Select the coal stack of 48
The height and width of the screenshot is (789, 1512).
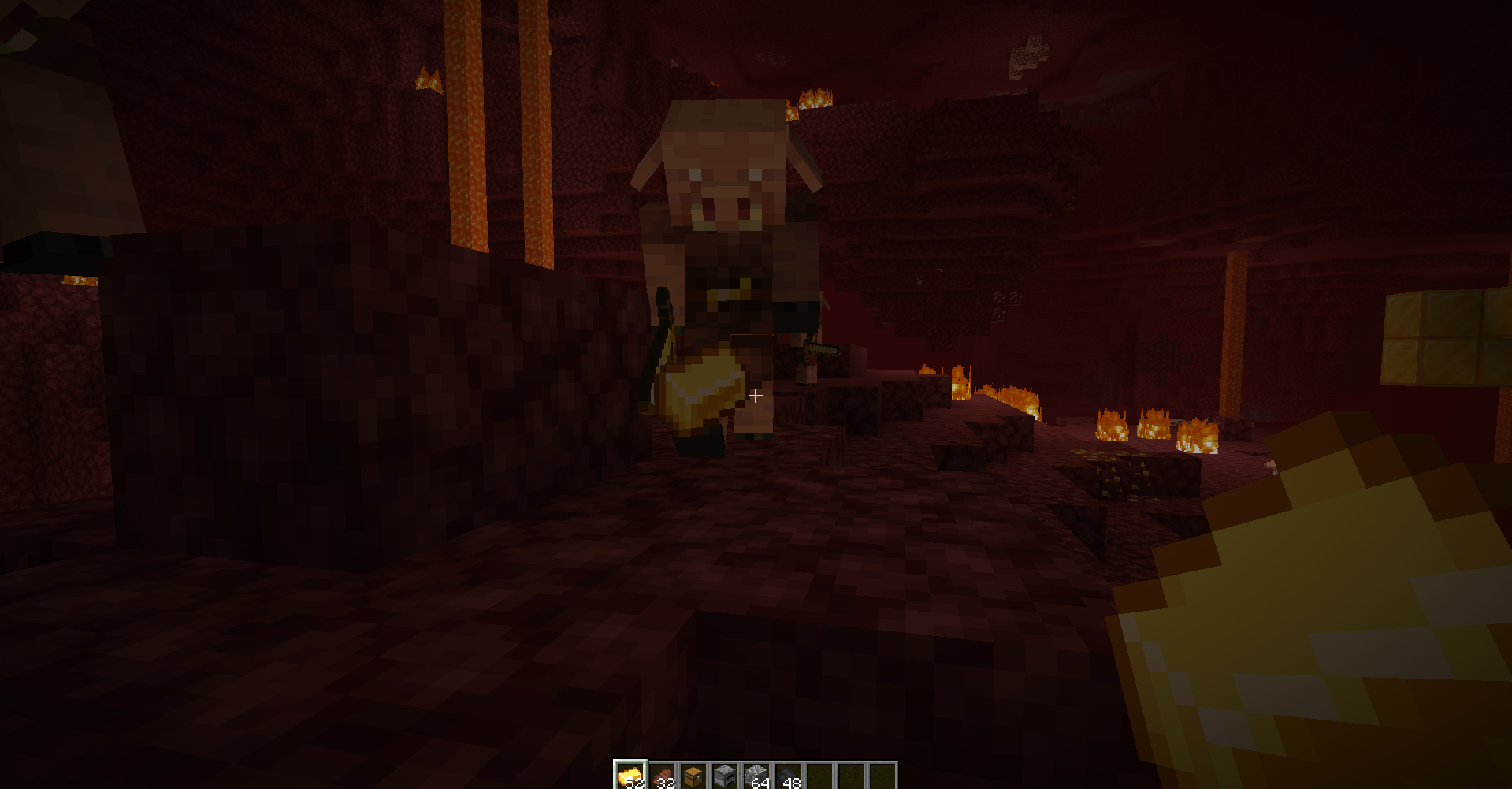pyautogui.click(x=790, y=776)
